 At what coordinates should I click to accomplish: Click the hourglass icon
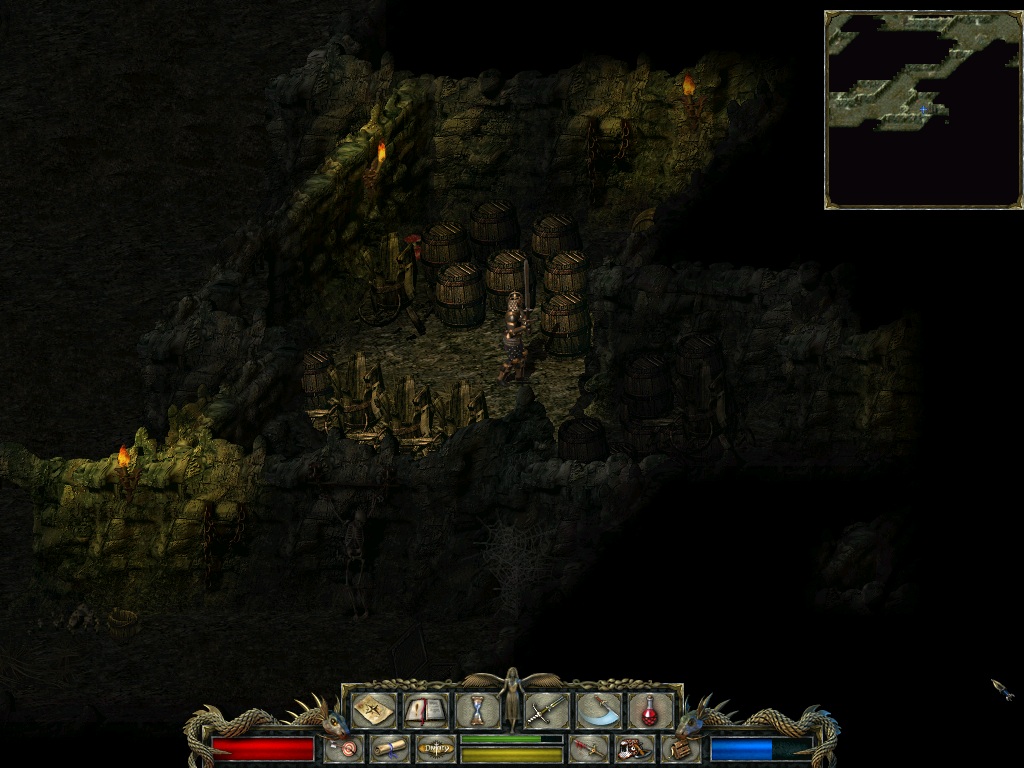coord(477,711)
